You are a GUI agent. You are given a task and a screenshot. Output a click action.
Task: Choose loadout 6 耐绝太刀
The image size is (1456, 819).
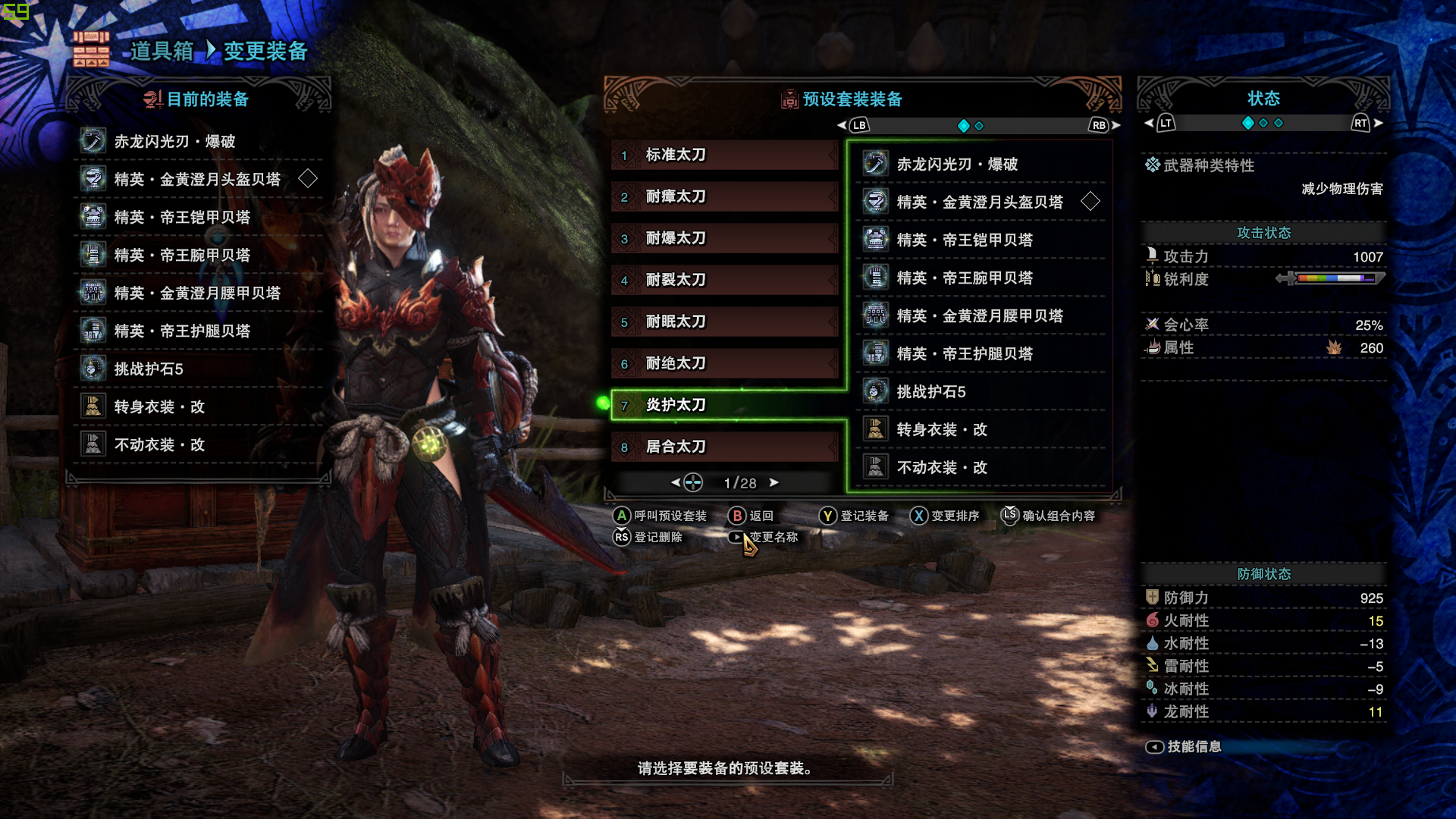[724, 364]
